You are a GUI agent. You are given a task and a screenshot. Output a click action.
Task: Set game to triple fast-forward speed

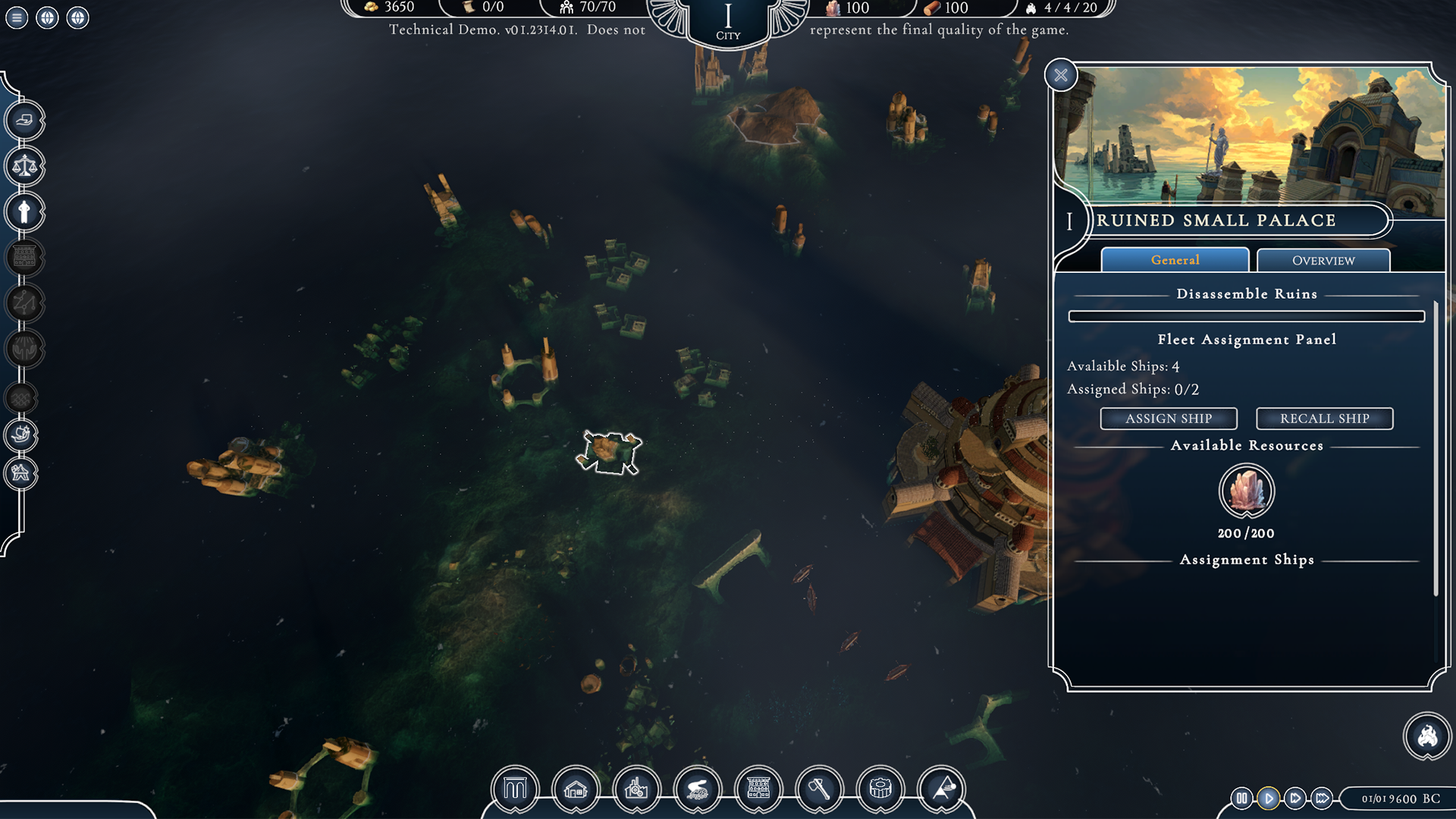coord(1322,798)
